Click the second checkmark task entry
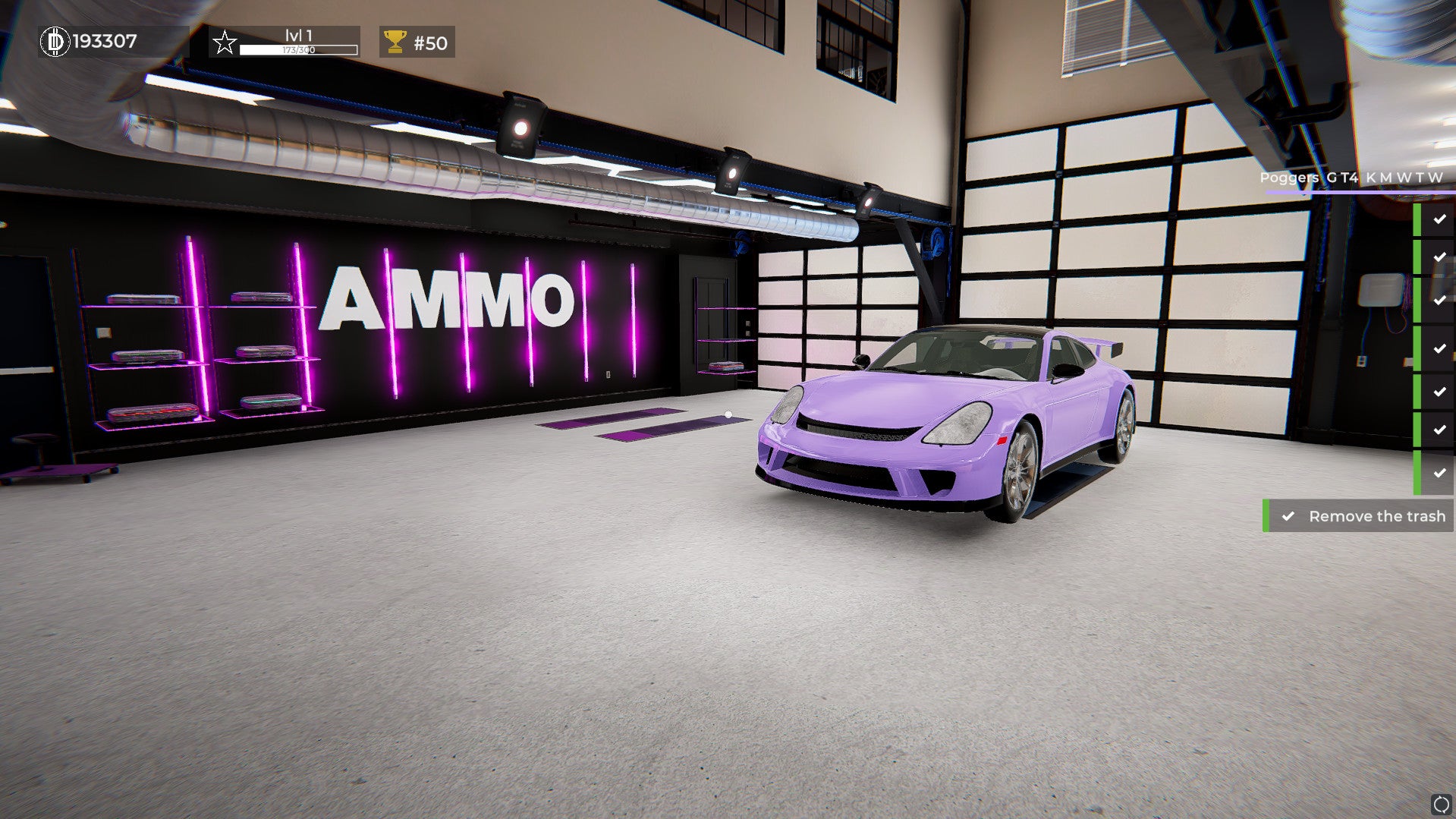The image size is (1456, 819). pos(1438,257)
